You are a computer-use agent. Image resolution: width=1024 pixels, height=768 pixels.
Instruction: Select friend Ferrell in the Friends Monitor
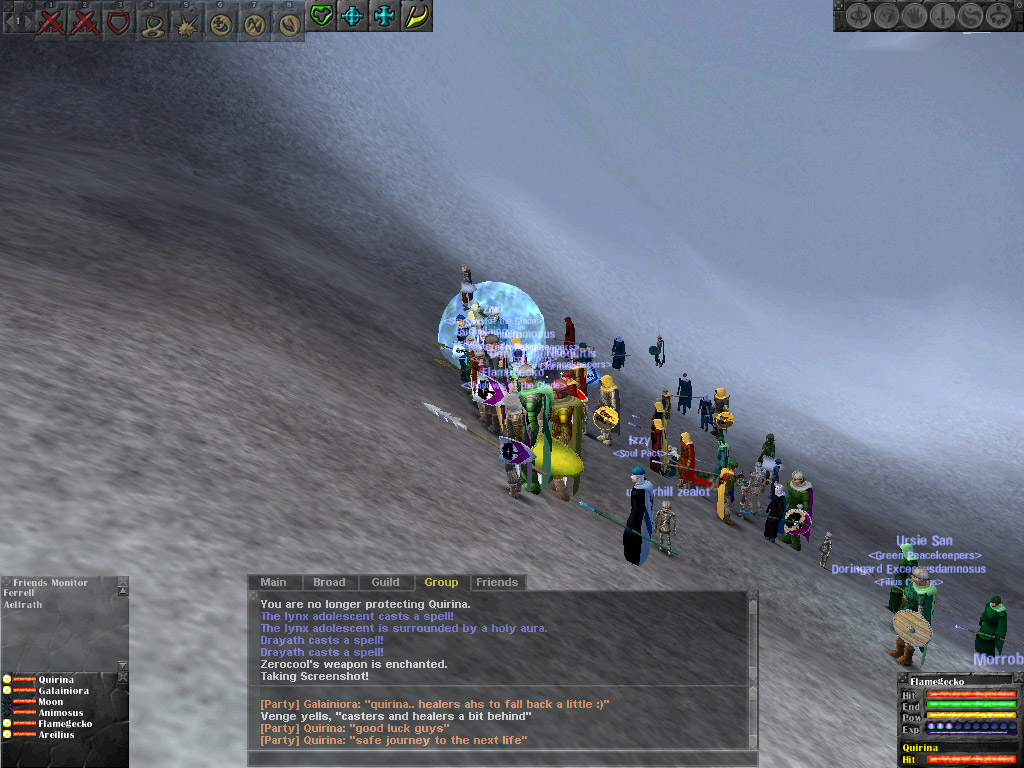coord(18,593)
